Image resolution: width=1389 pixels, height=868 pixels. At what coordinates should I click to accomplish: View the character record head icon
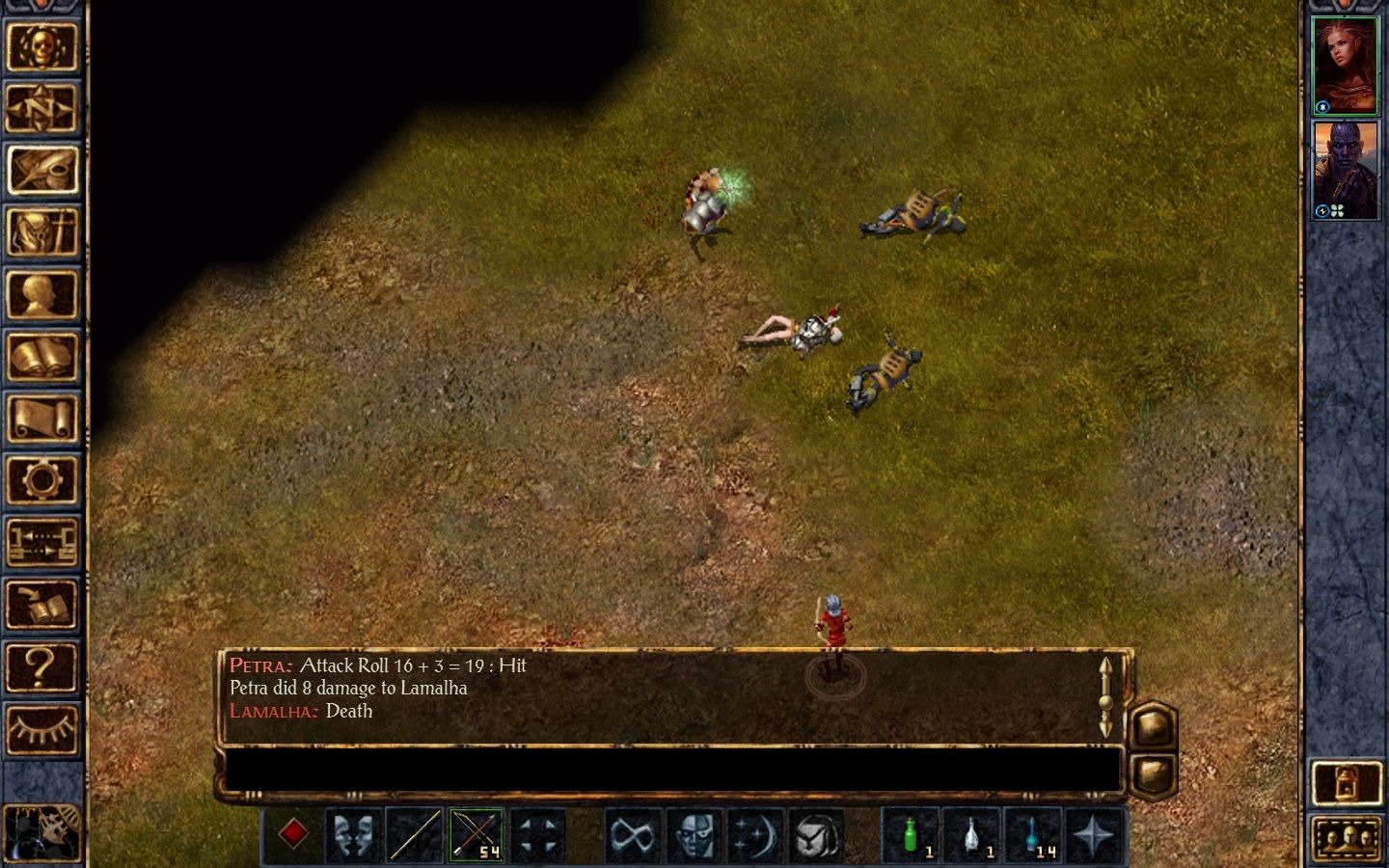[x=43, y=292]
